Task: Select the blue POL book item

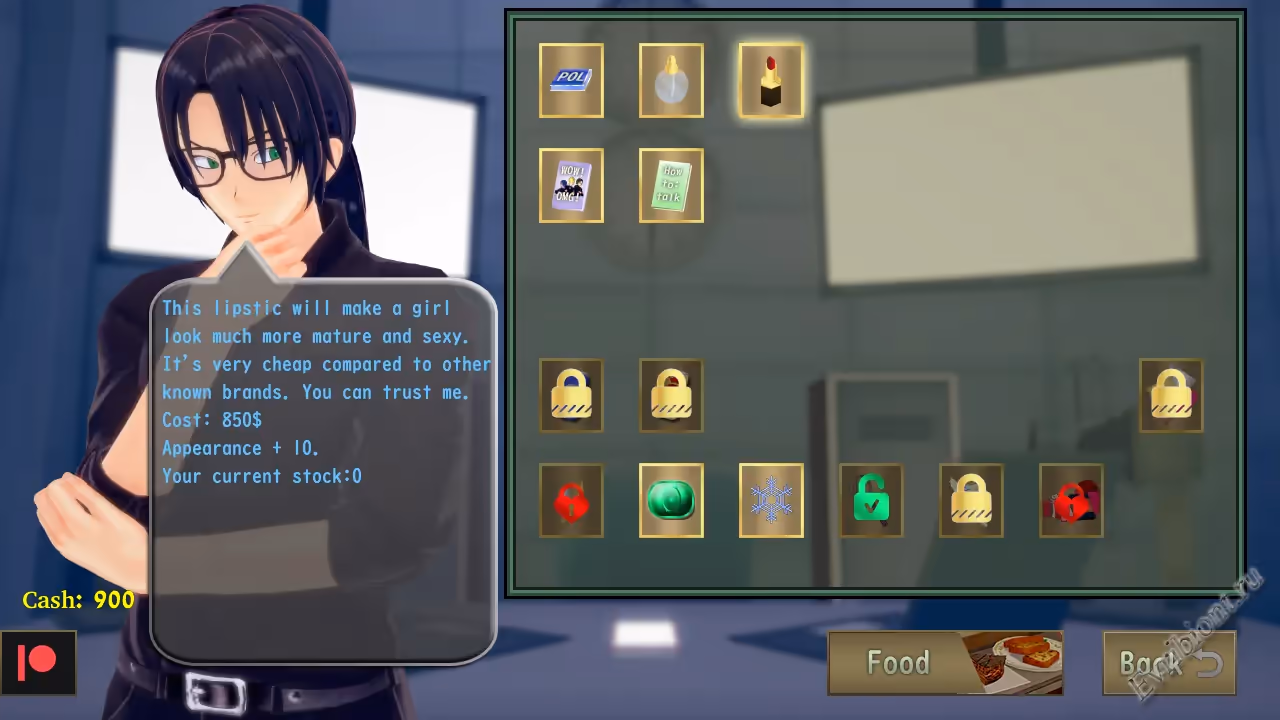Action: [x=571, y=80]
